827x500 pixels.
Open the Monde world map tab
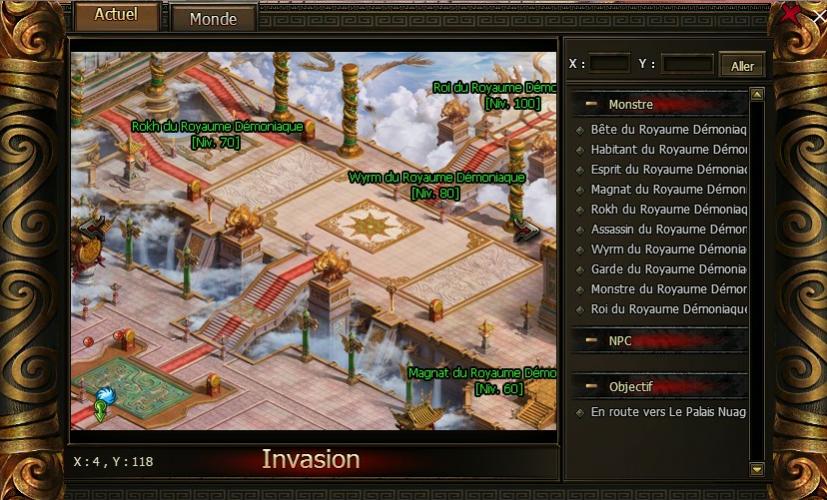click(x=213, y=18)
